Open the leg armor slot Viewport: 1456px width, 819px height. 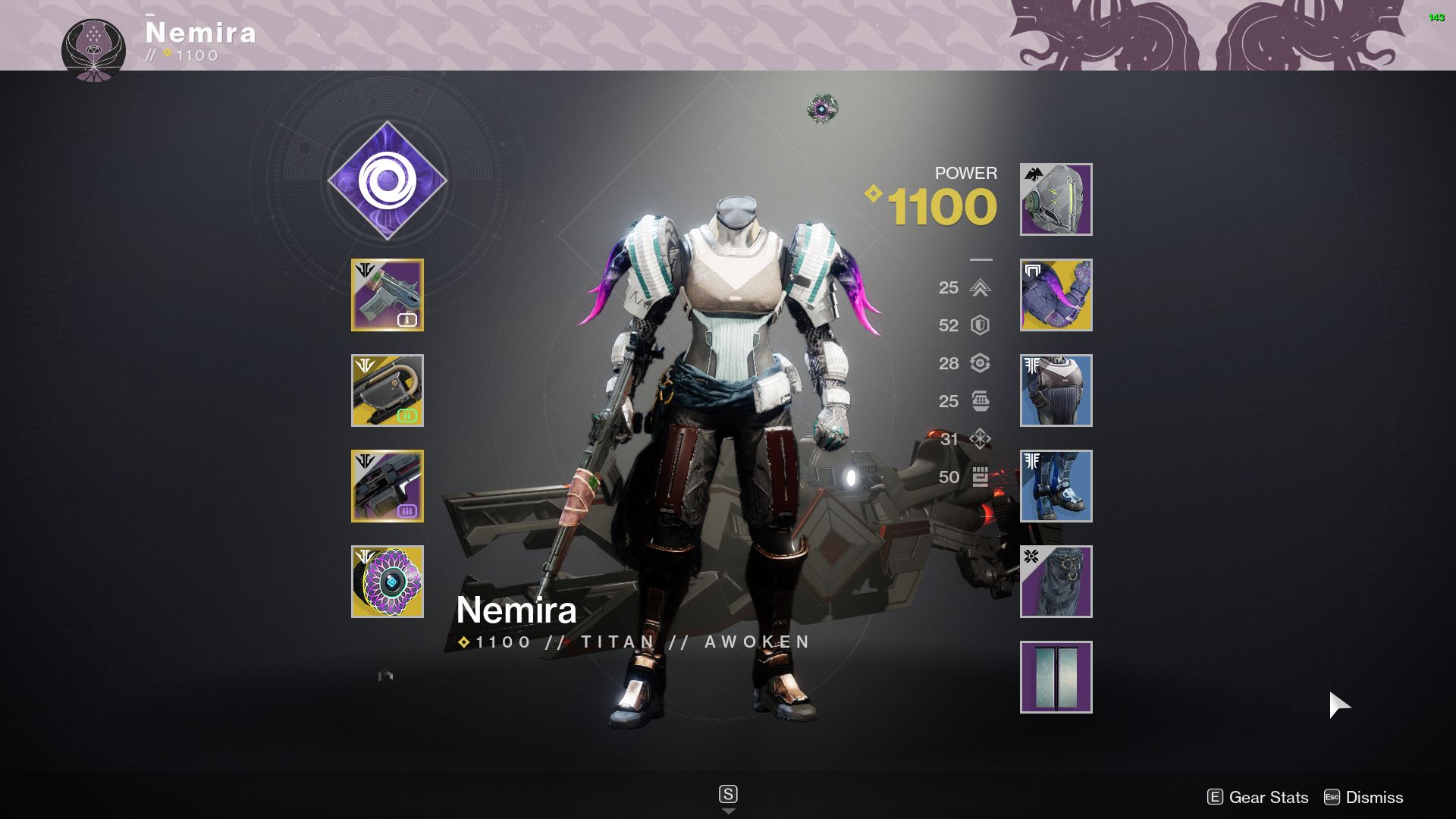click(1056, 485)
